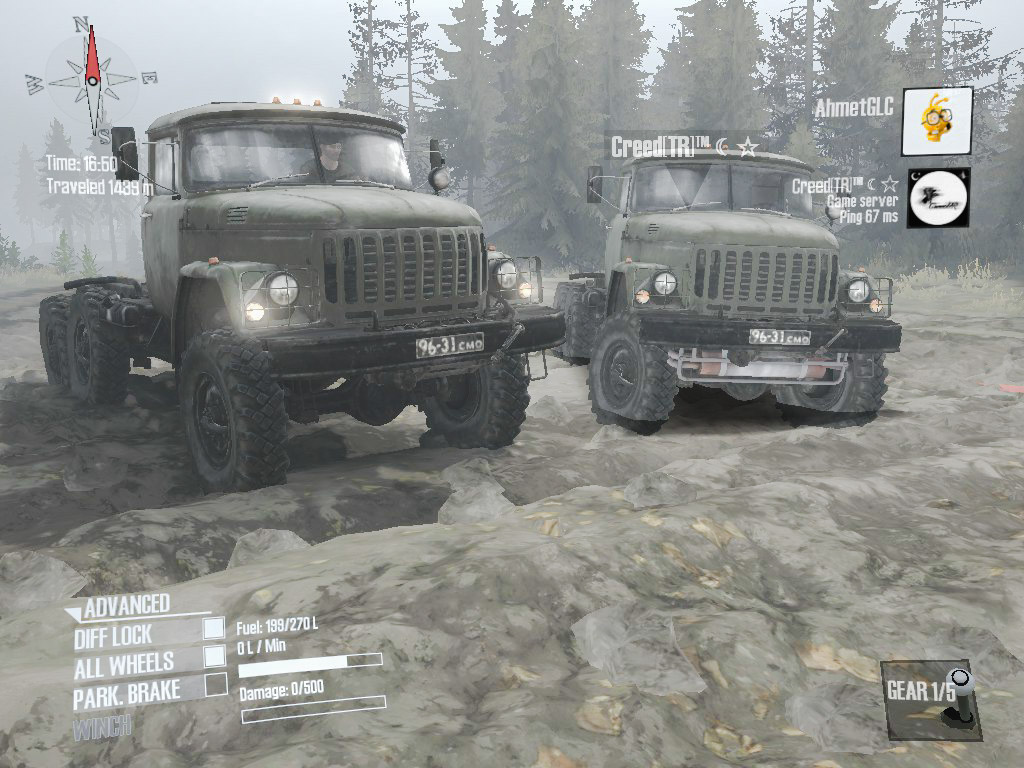Select AhmetGLC's player avatar
The width and height of the screenshot is (1024, 768).
[x=937, y=121]
